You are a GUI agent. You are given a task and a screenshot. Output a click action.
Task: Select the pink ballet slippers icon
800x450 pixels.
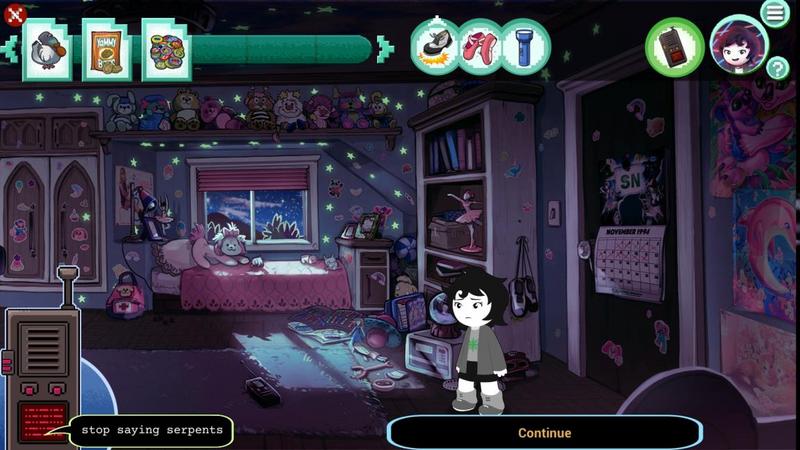(481, 46)
